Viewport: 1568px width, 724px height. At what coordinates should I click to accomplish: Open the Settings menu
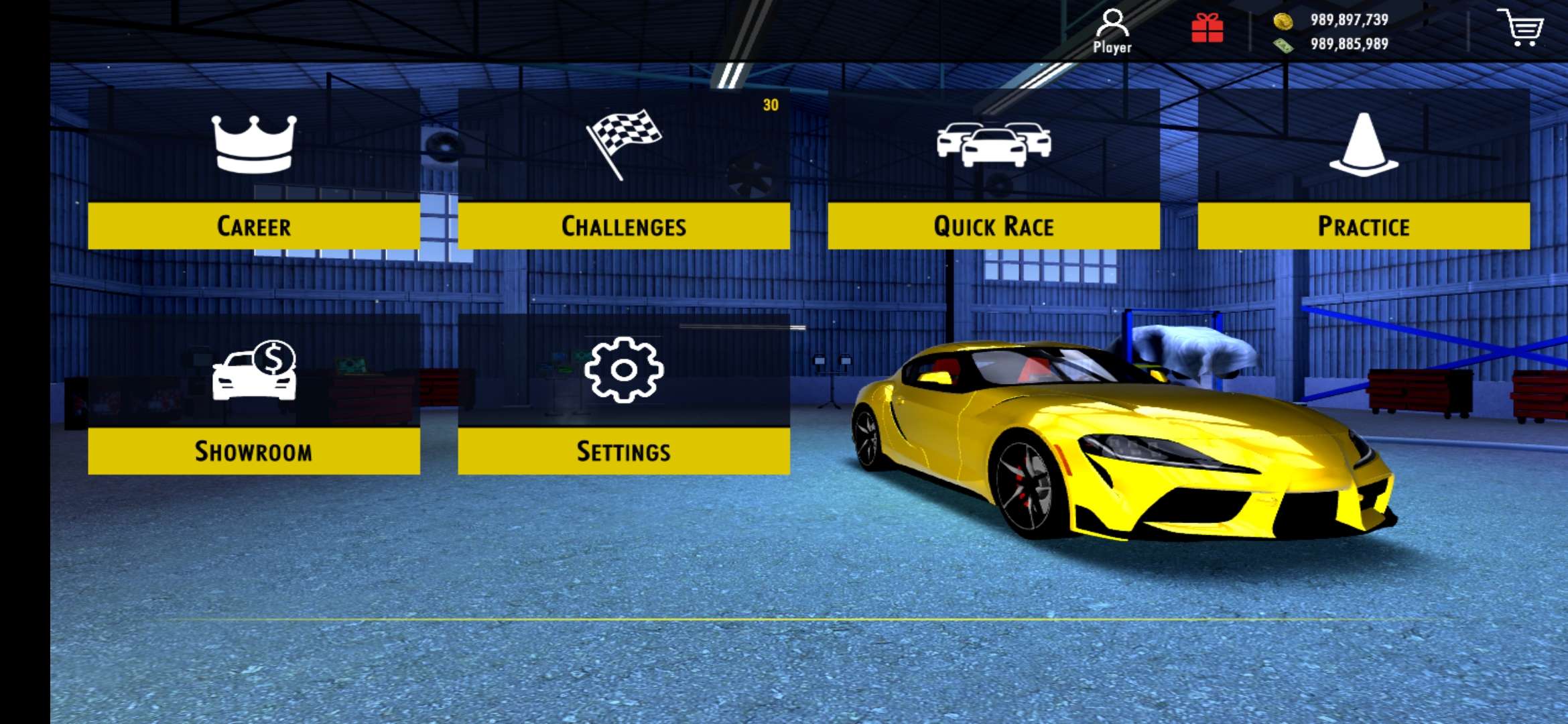(x=626, y=452)
